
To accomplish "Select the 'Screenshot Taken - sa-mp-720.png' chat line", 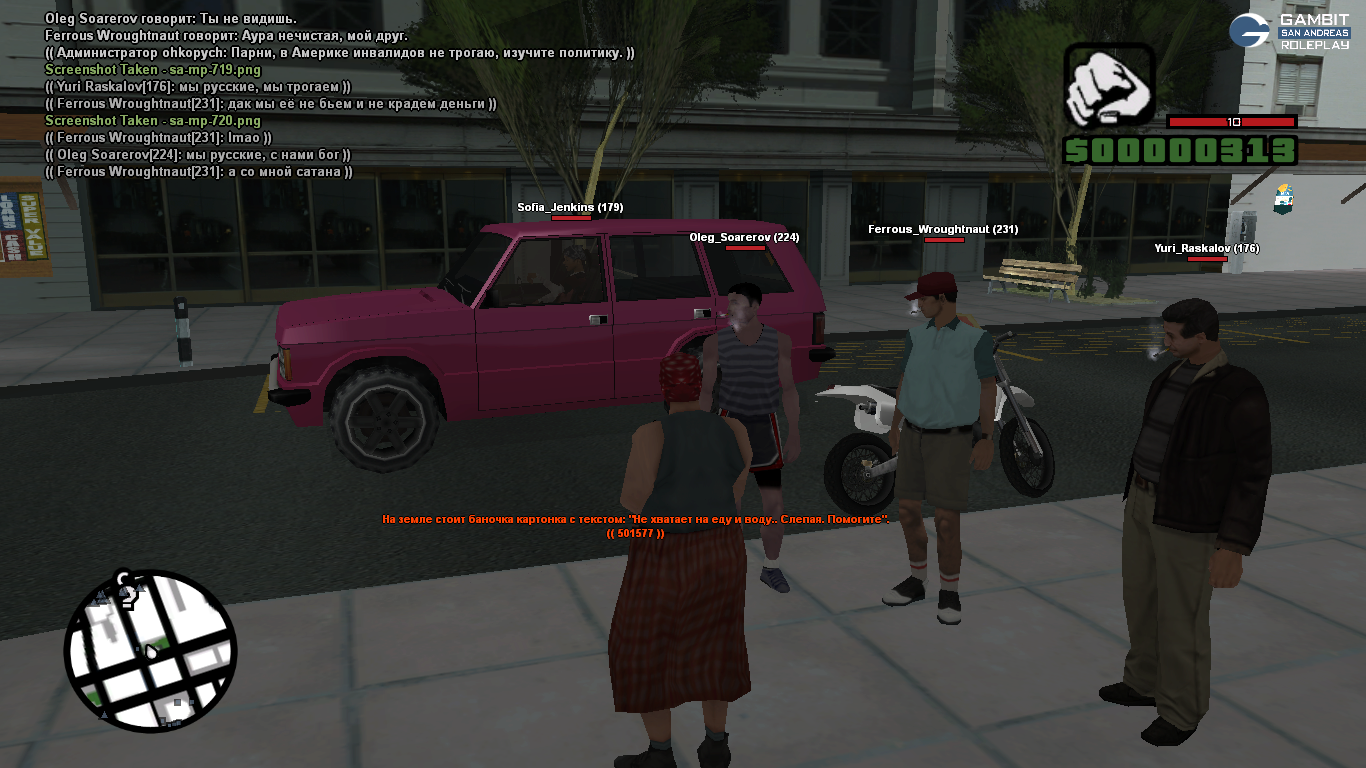I will pos(153,121).
